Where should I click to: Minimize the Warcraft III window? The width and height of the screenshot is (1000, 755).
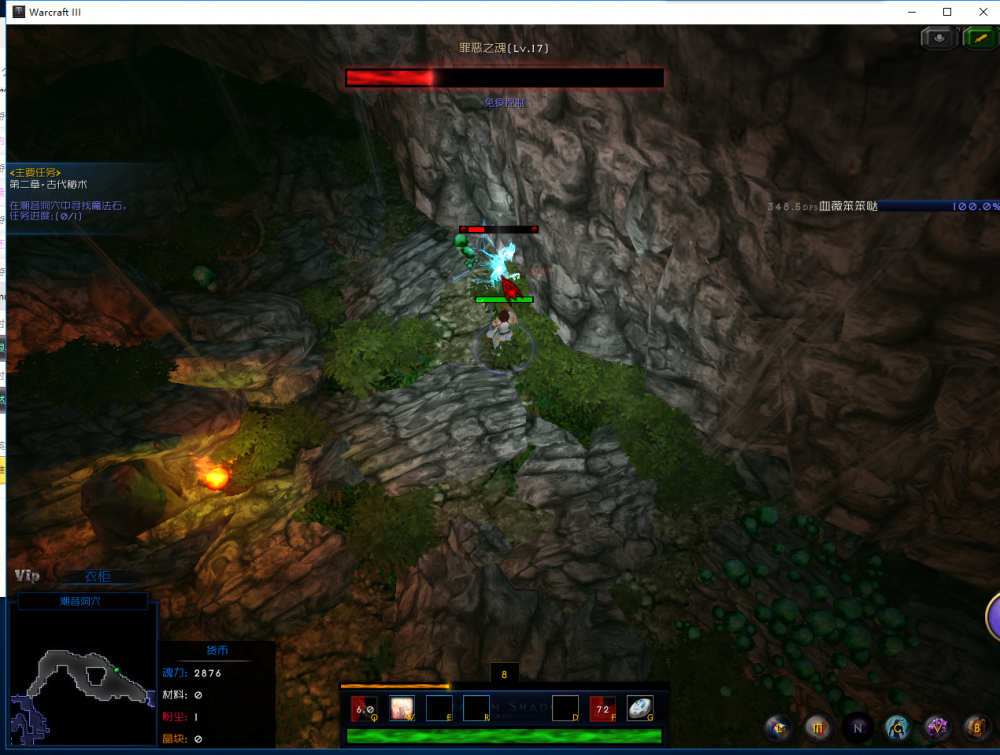911,11
